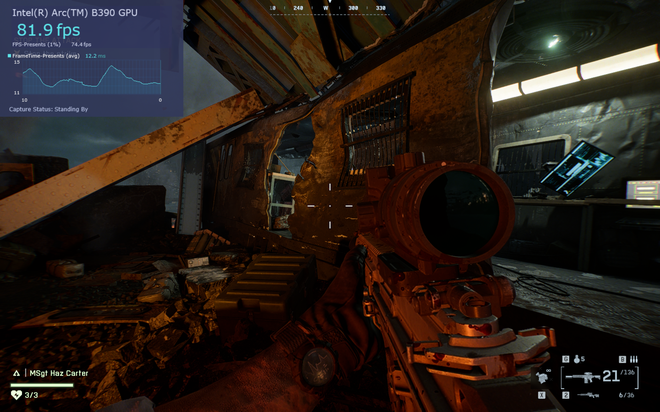This screenshot has width=660, height=412.
Task: Click the compass heading strip
Action: (x=329, y=7)
